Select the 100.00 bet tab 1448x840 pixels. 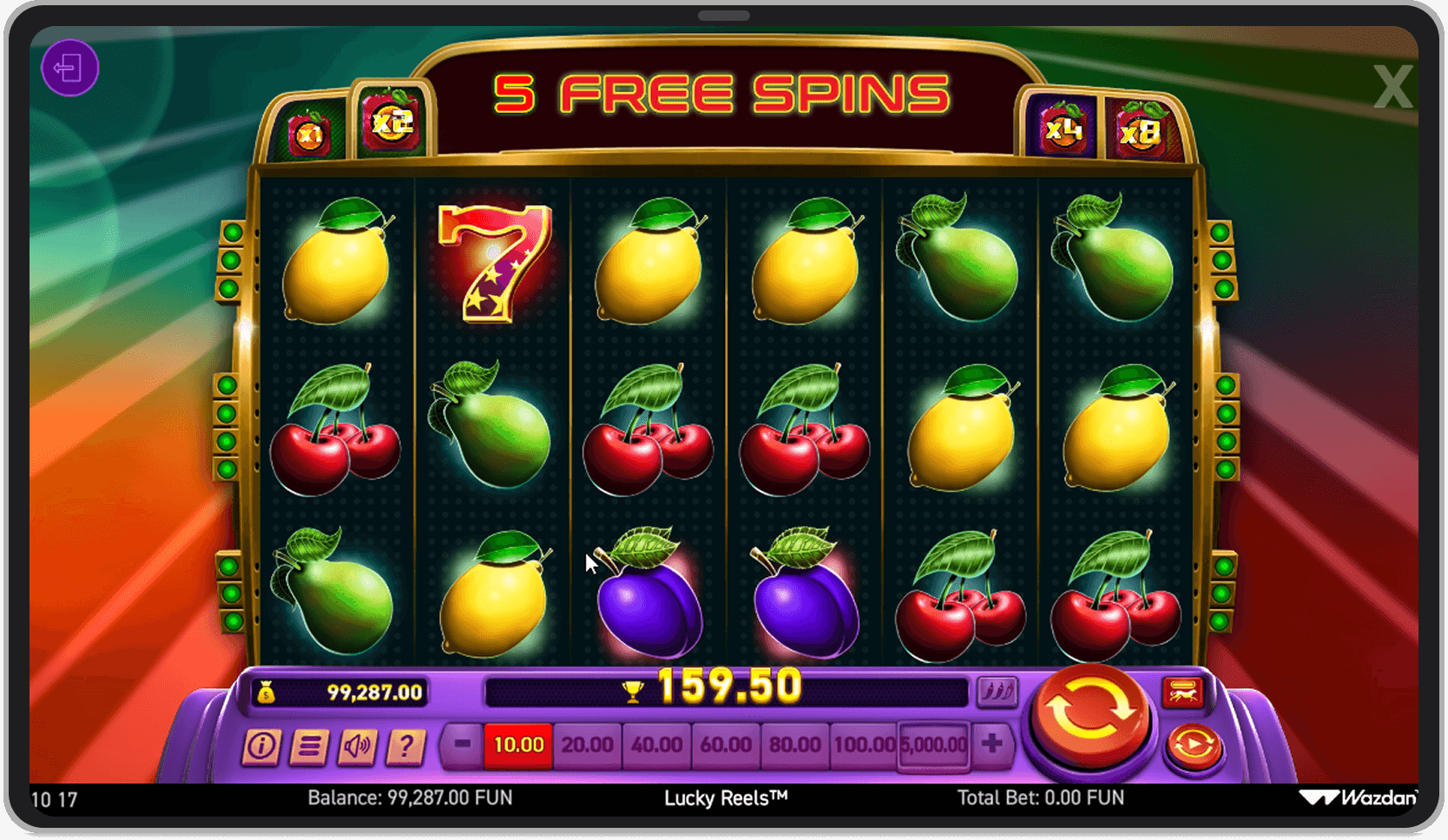pos(864,745)
